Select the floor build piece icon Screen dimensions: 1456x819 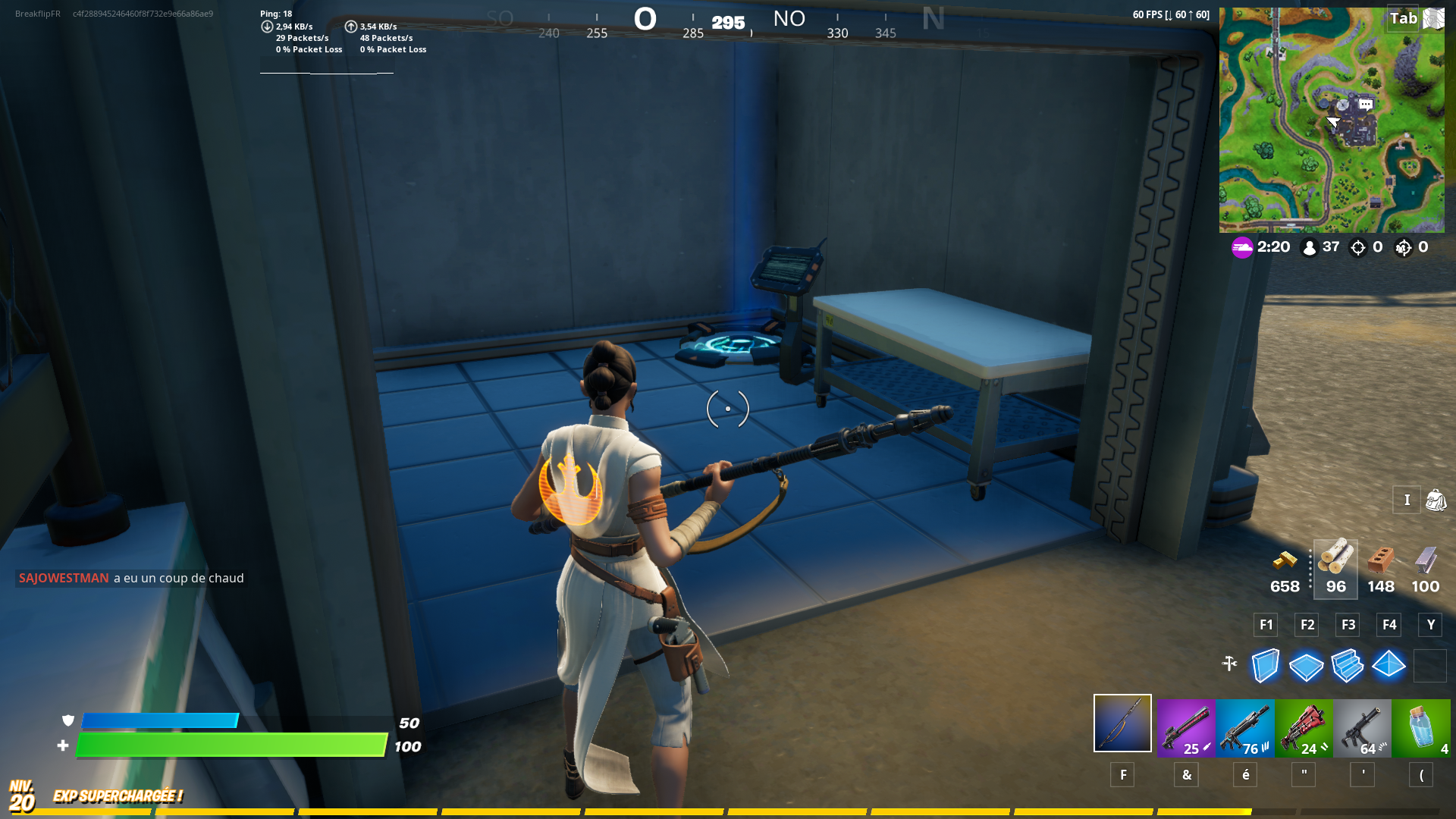click(x=1307, y=666)
